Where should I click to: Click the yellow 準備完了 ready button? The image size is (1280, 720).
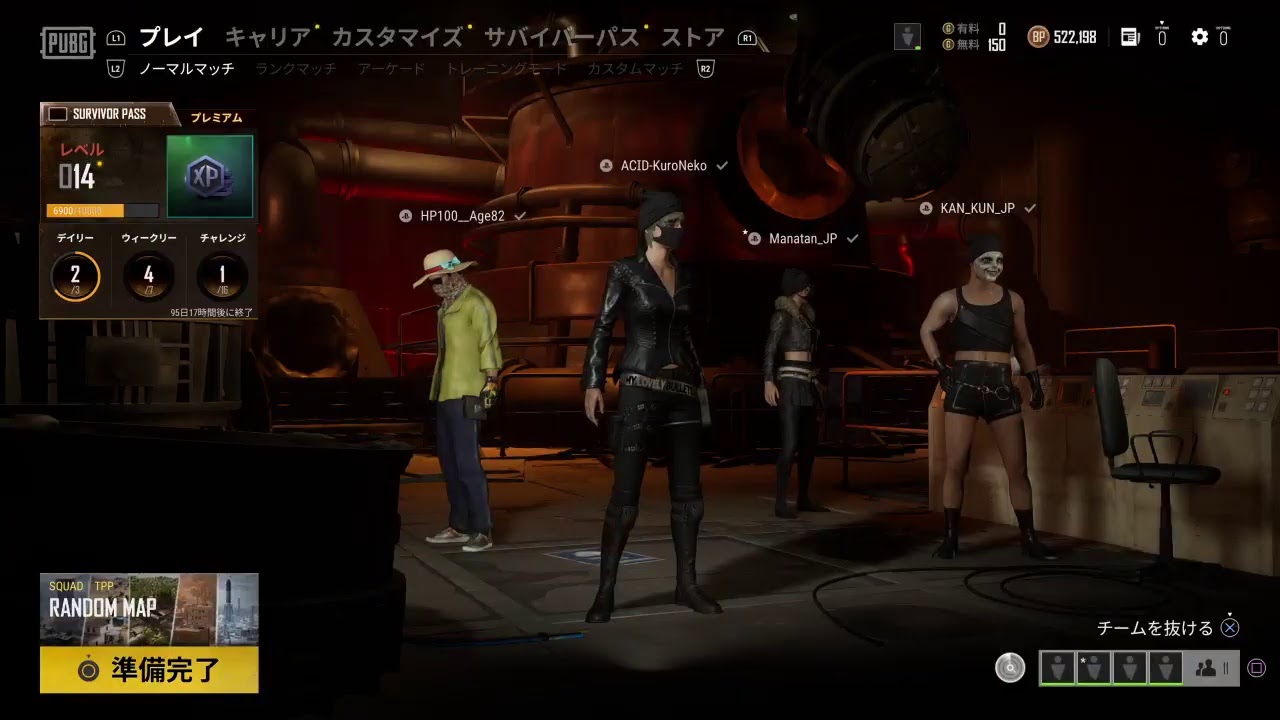[x=149, y=670]
